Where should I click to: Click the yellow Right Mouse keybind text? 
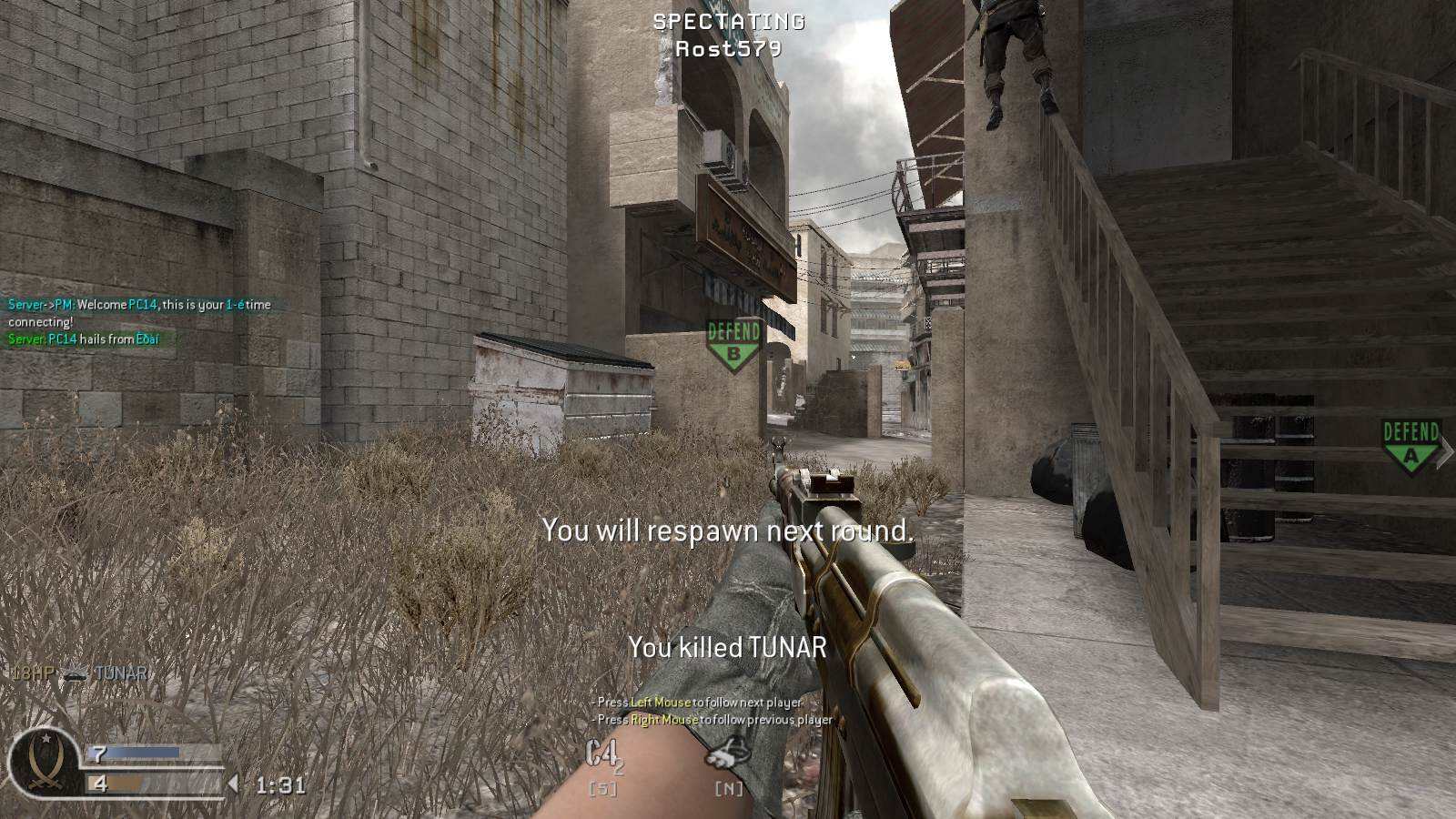click(x=665, y=719)
